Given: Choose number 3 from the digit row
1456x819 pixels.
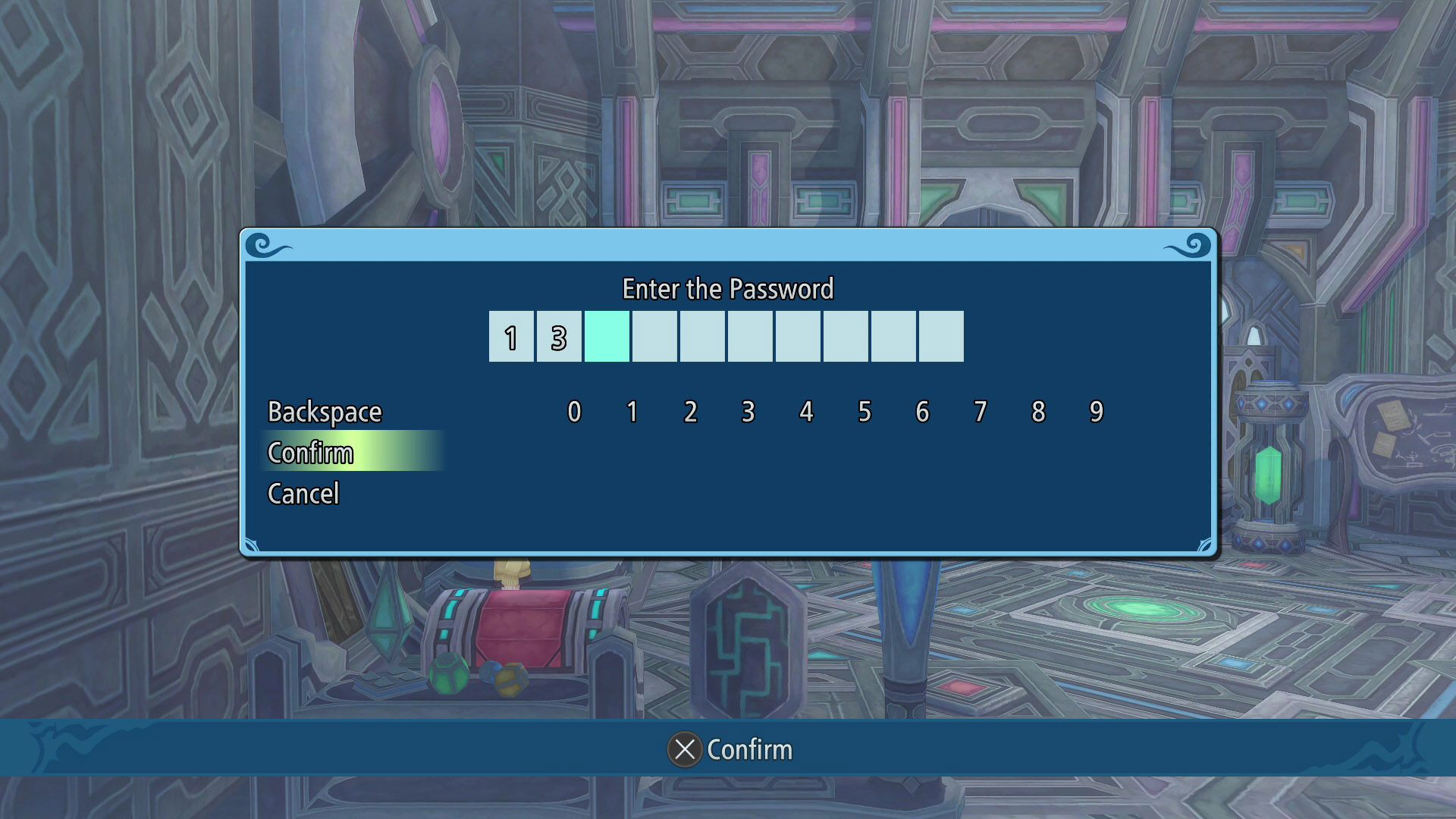Looking at the screenshot, I should [x=748, y=412].
